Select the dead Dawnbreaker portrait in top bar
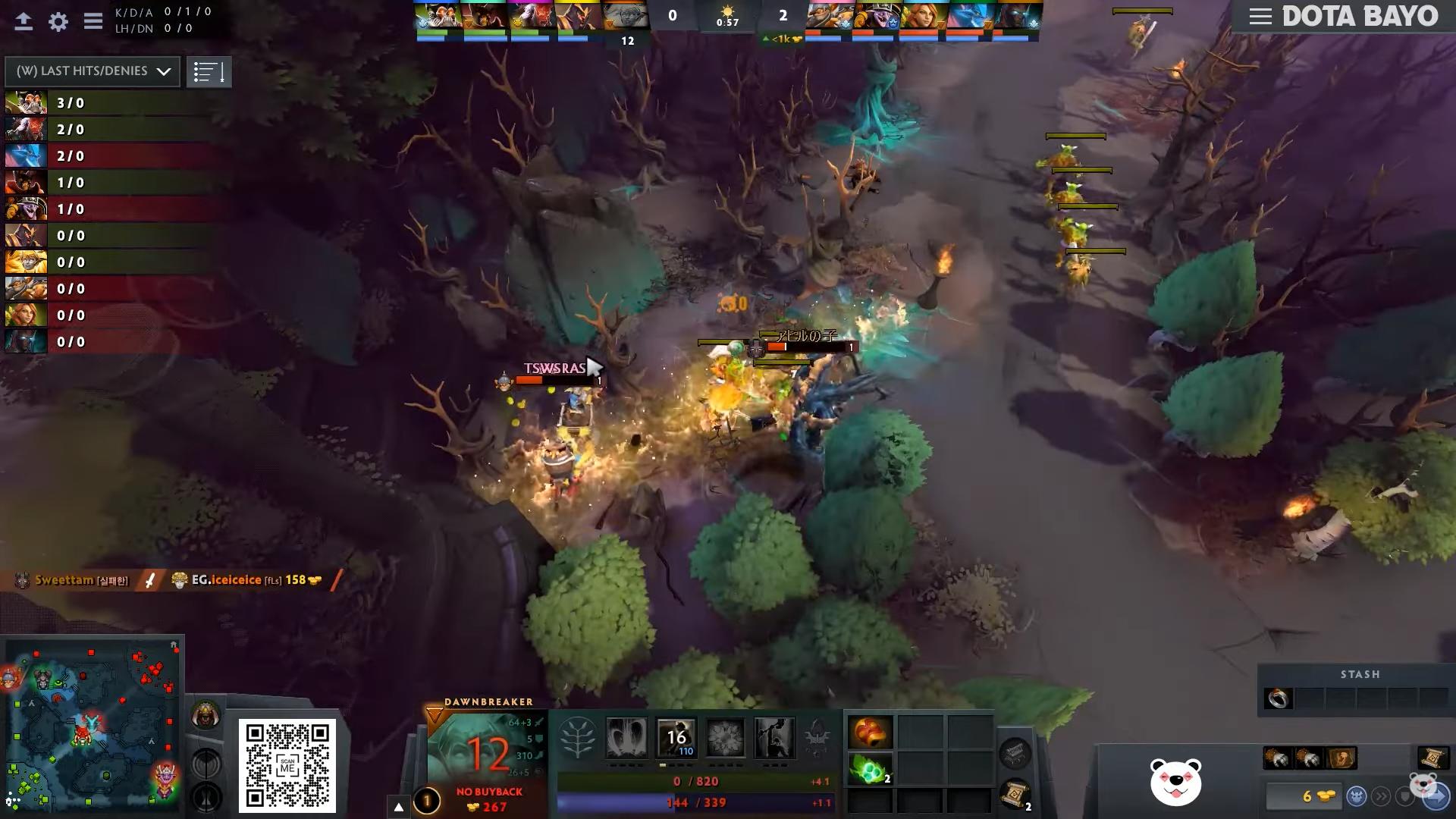Screen dimensions: 1456x819 pos(626,17)
